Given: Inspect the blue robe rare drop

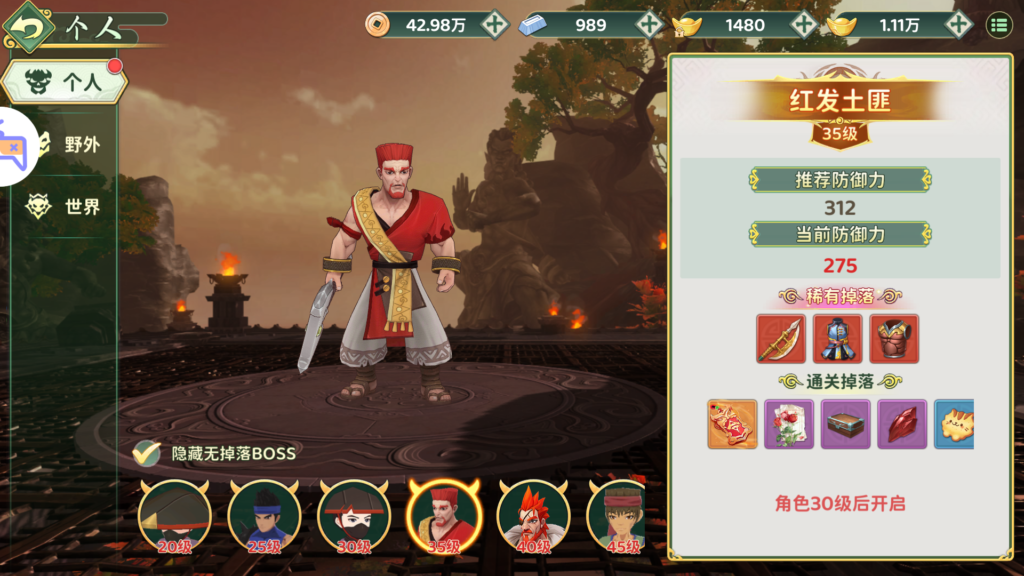Looking at the screenshot, I should coord(837,339).
